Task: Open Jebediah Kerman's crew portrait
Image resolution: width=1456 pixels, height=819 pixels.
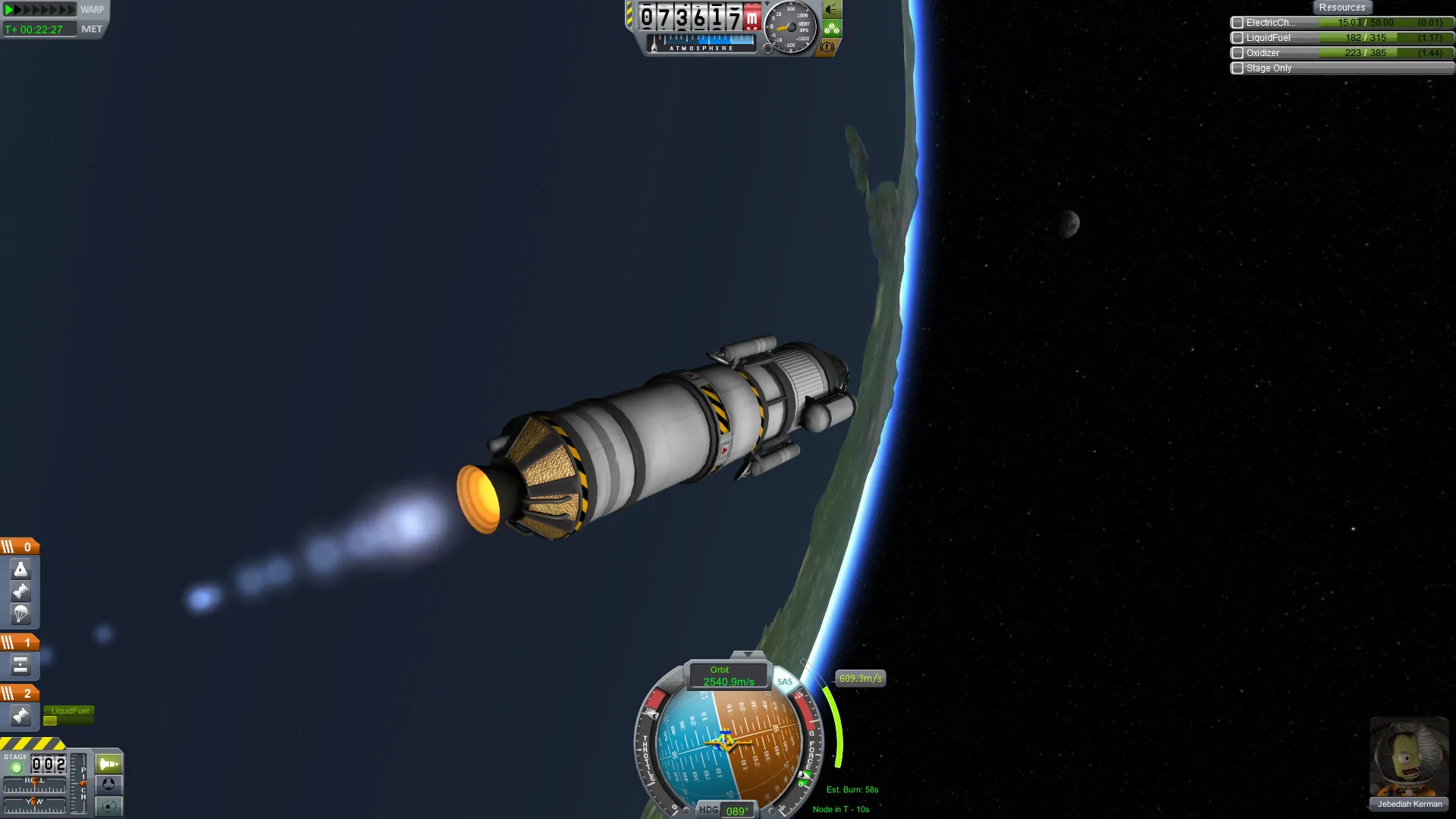Action: (x=1409, y=758)
